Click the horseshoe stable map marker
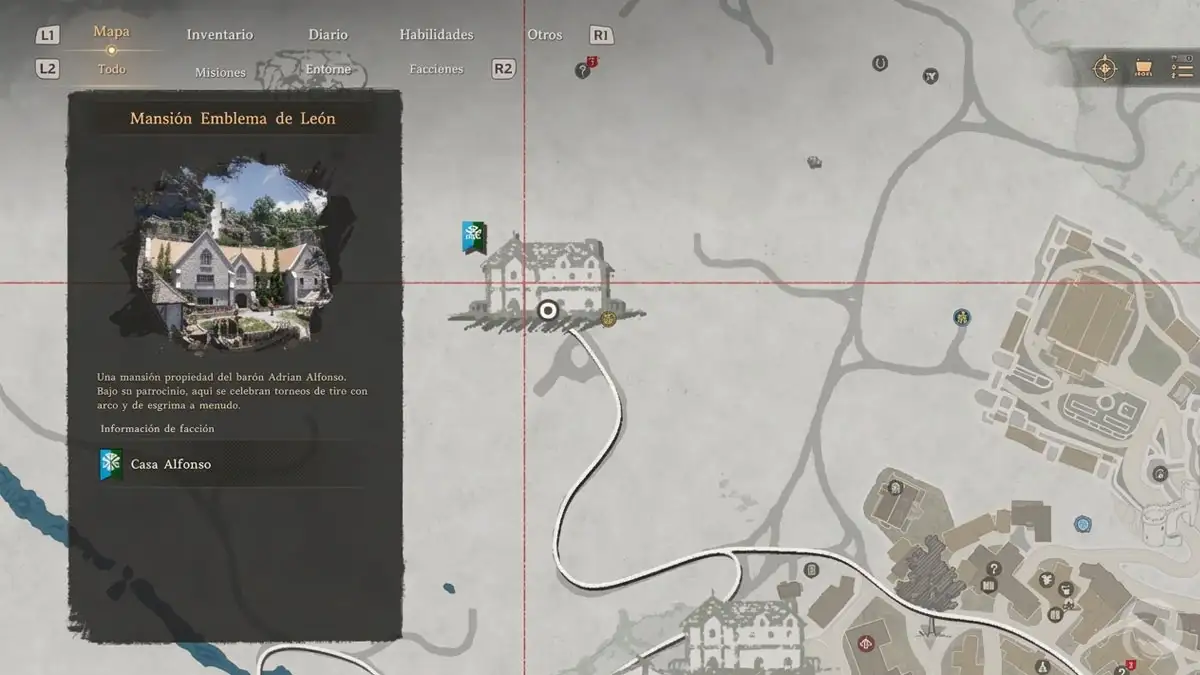Image resolution: width=1200 pixels, height=675 pixels. 880,63
